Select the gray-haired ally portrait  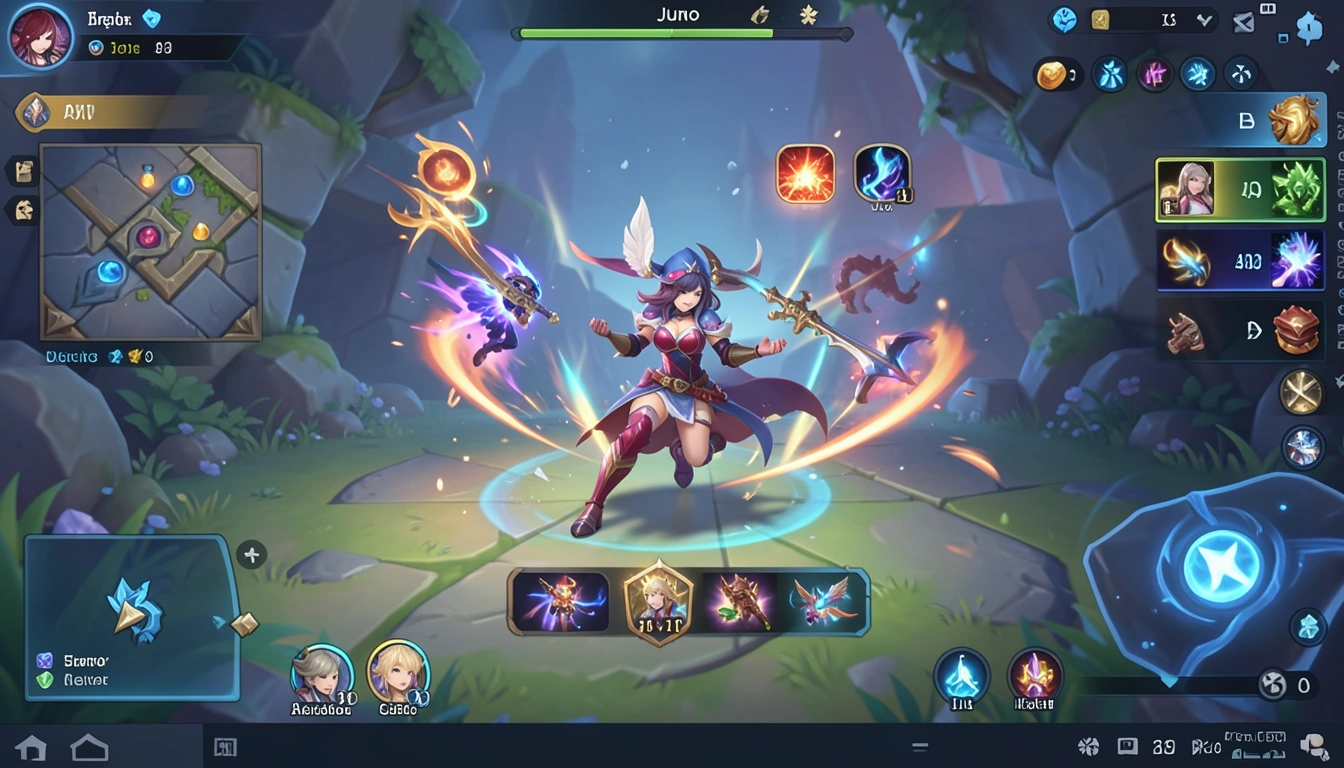pos(322,673)
